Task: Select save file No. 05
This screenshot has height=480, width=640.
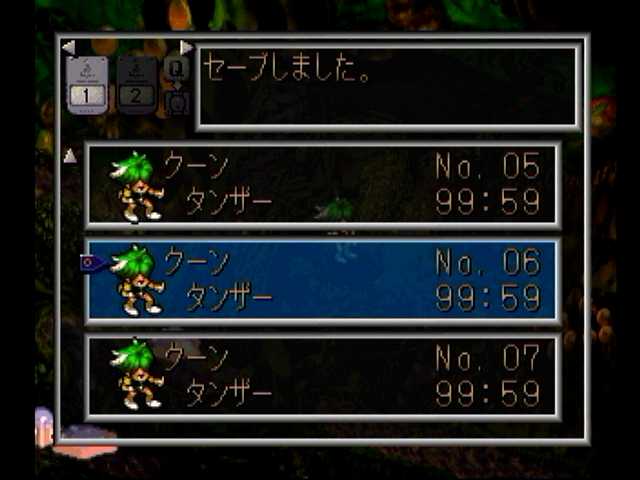Action: [322, 184]
